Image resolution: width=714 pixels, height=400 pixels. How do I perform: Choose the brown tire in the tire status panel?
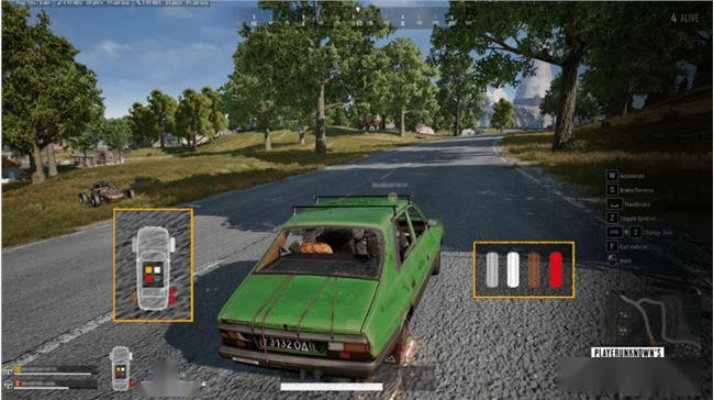(x=534, y=270)
